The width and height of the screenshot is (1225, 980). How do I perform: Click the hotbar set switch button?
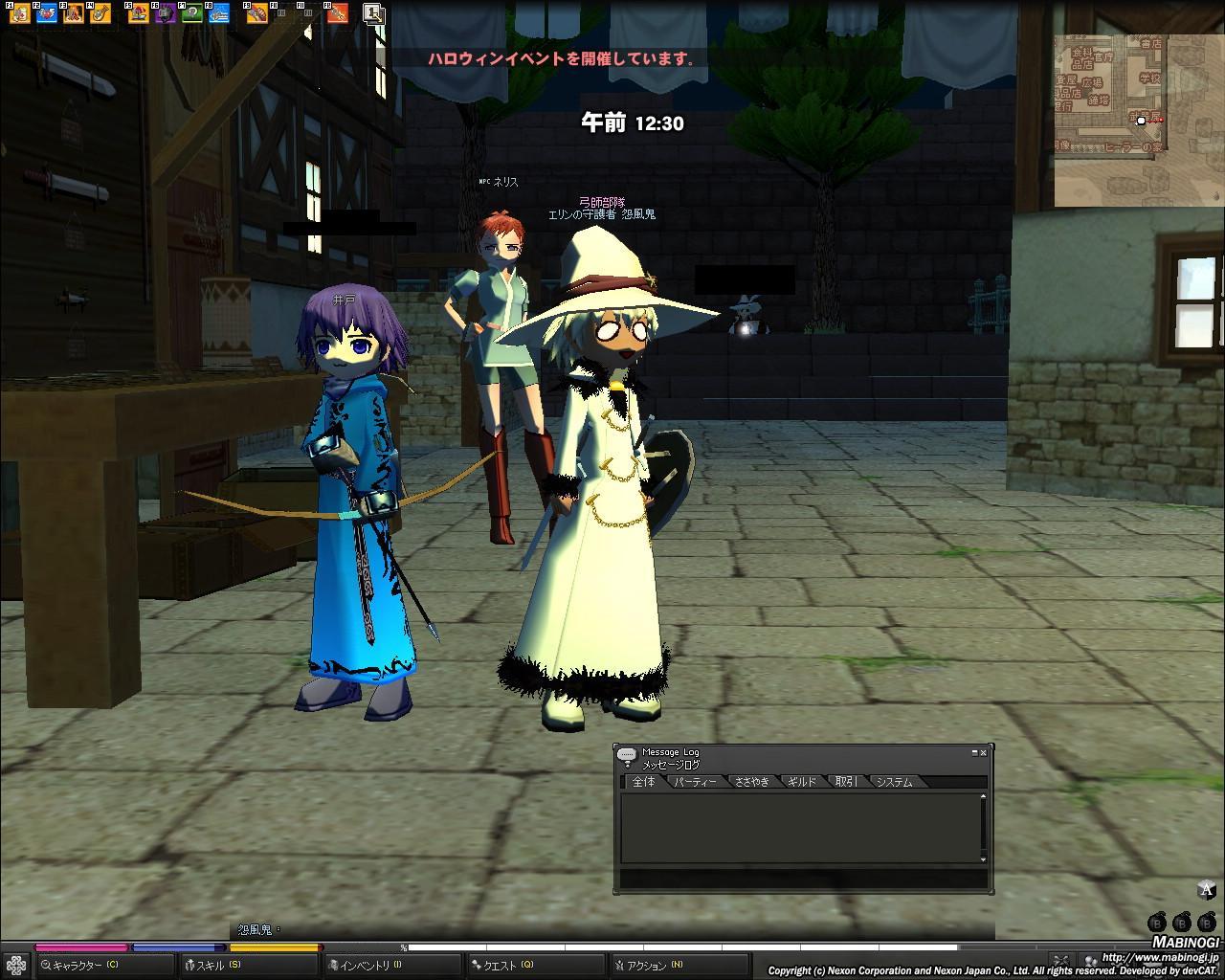[373, 13]
